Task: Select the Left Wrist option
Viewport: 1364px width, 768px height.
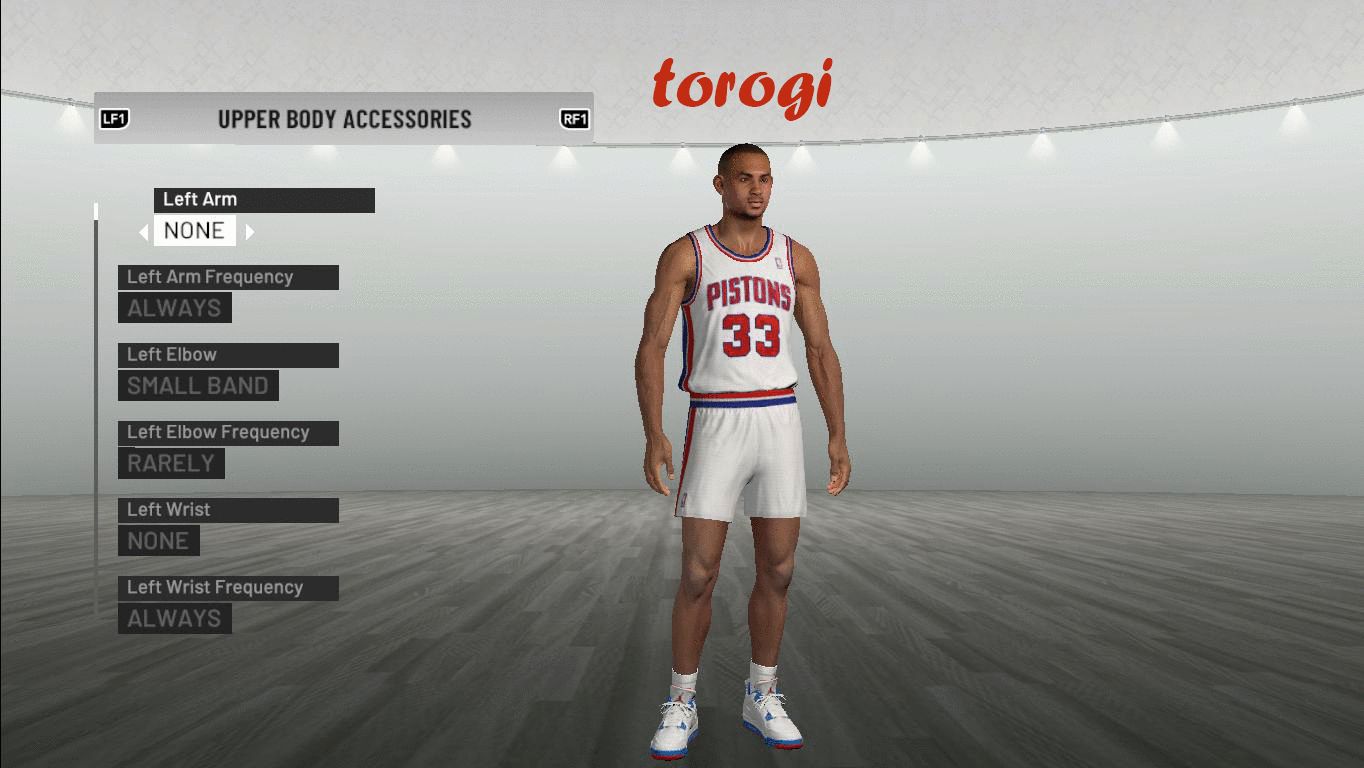Action: [228, 510]
